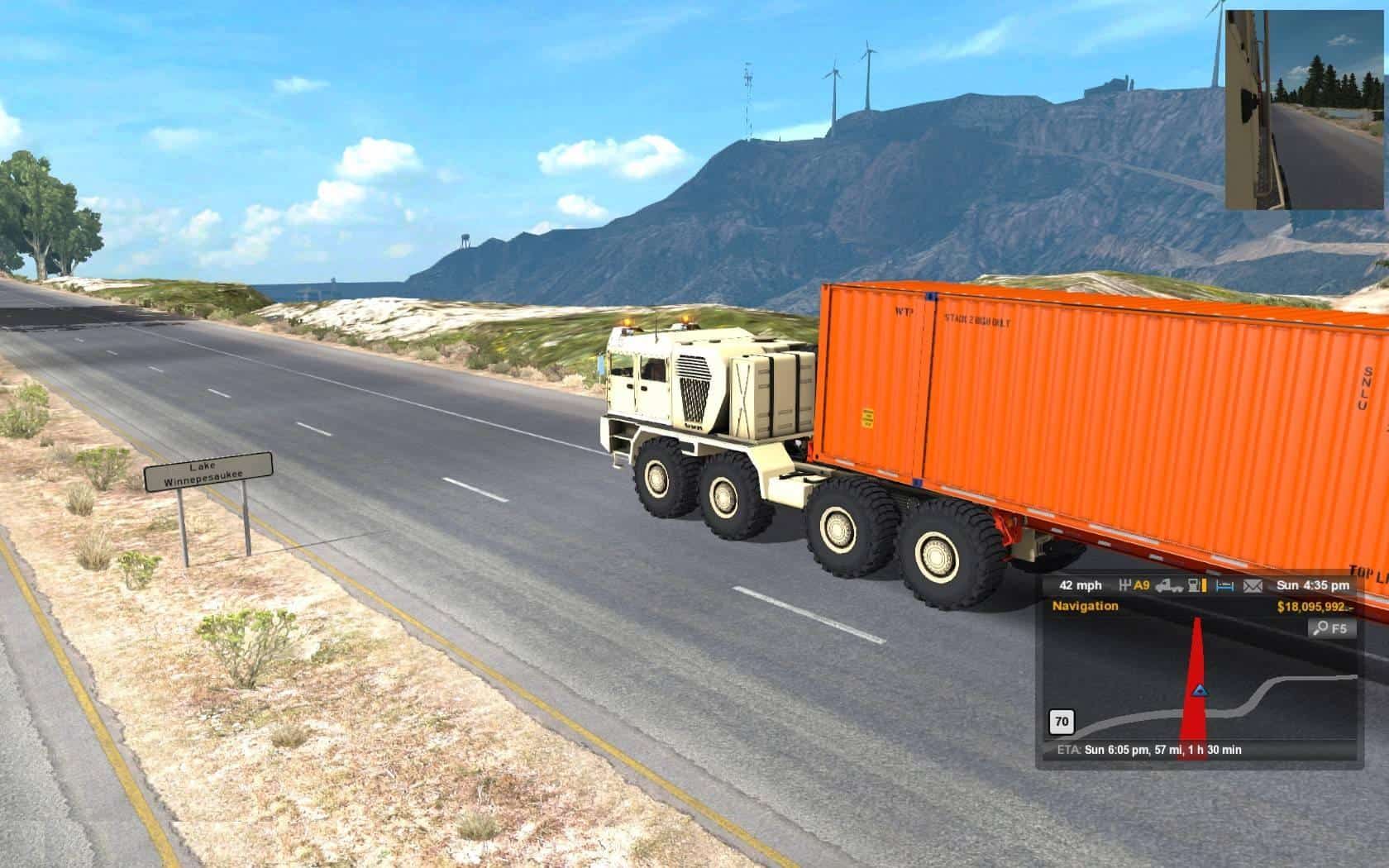Viewport: 1389px width, 868px height.
Task: Click the side mirror view panel
Action: [x=1306, y=110]
